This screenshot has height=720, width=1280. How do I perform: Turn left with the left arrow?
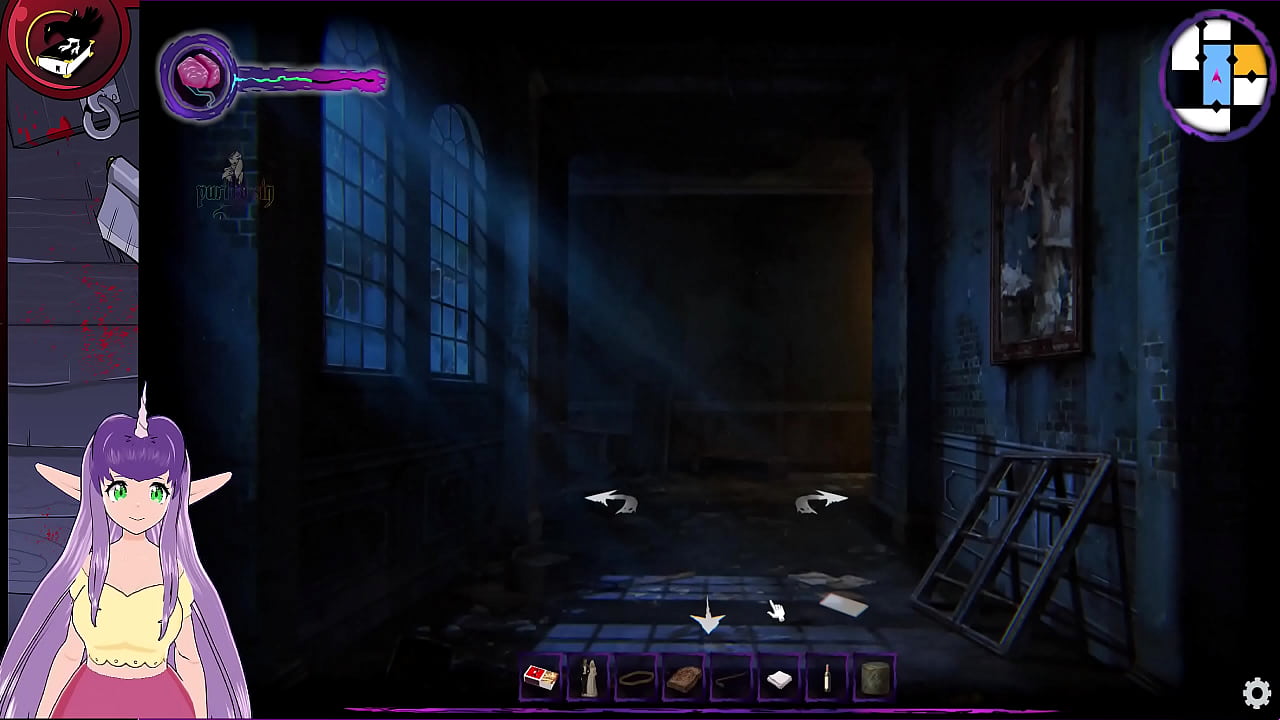coord(611,500)
